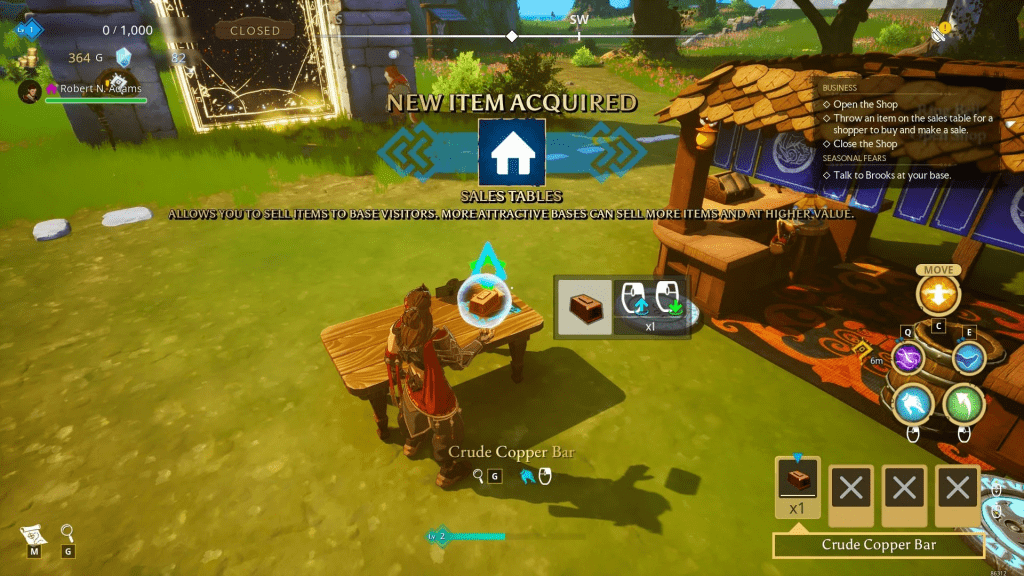Viewport: 1024px width, 576px height.
Task: Activate the gold Move ability icon
Action: (x=938, y=294)
